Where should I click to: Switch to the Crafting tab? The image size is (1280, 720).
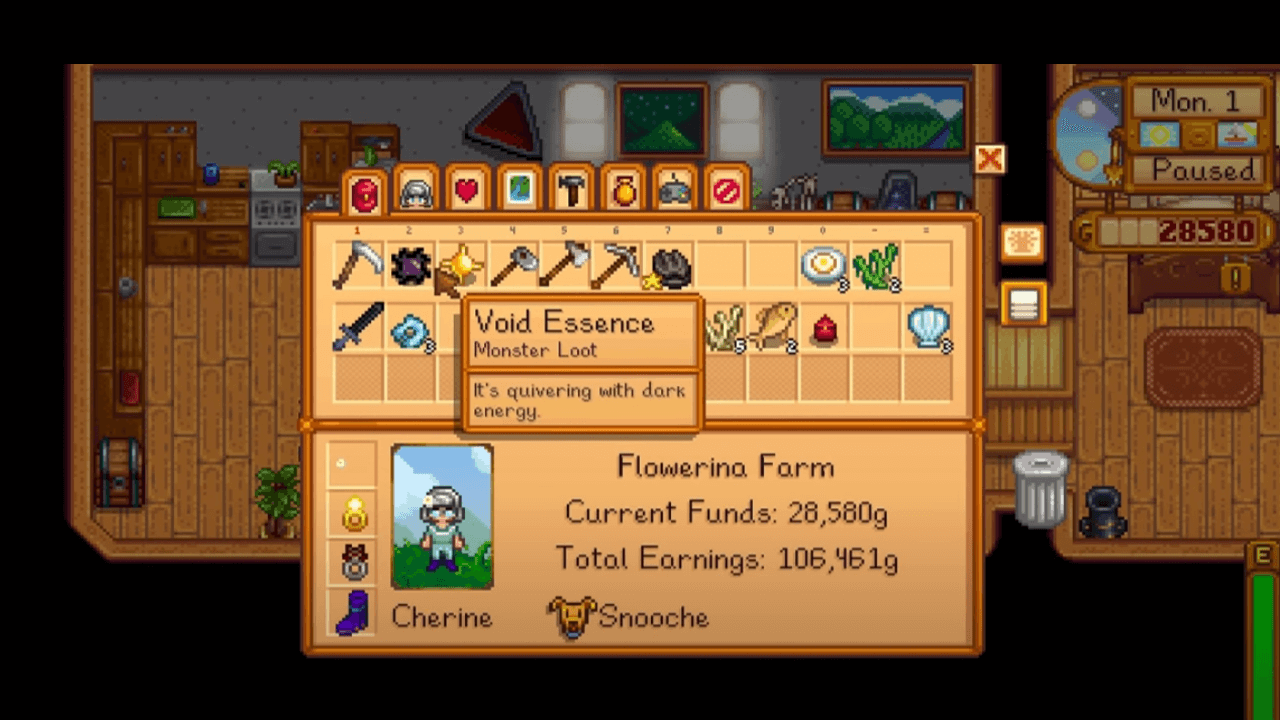coord(570,190)
